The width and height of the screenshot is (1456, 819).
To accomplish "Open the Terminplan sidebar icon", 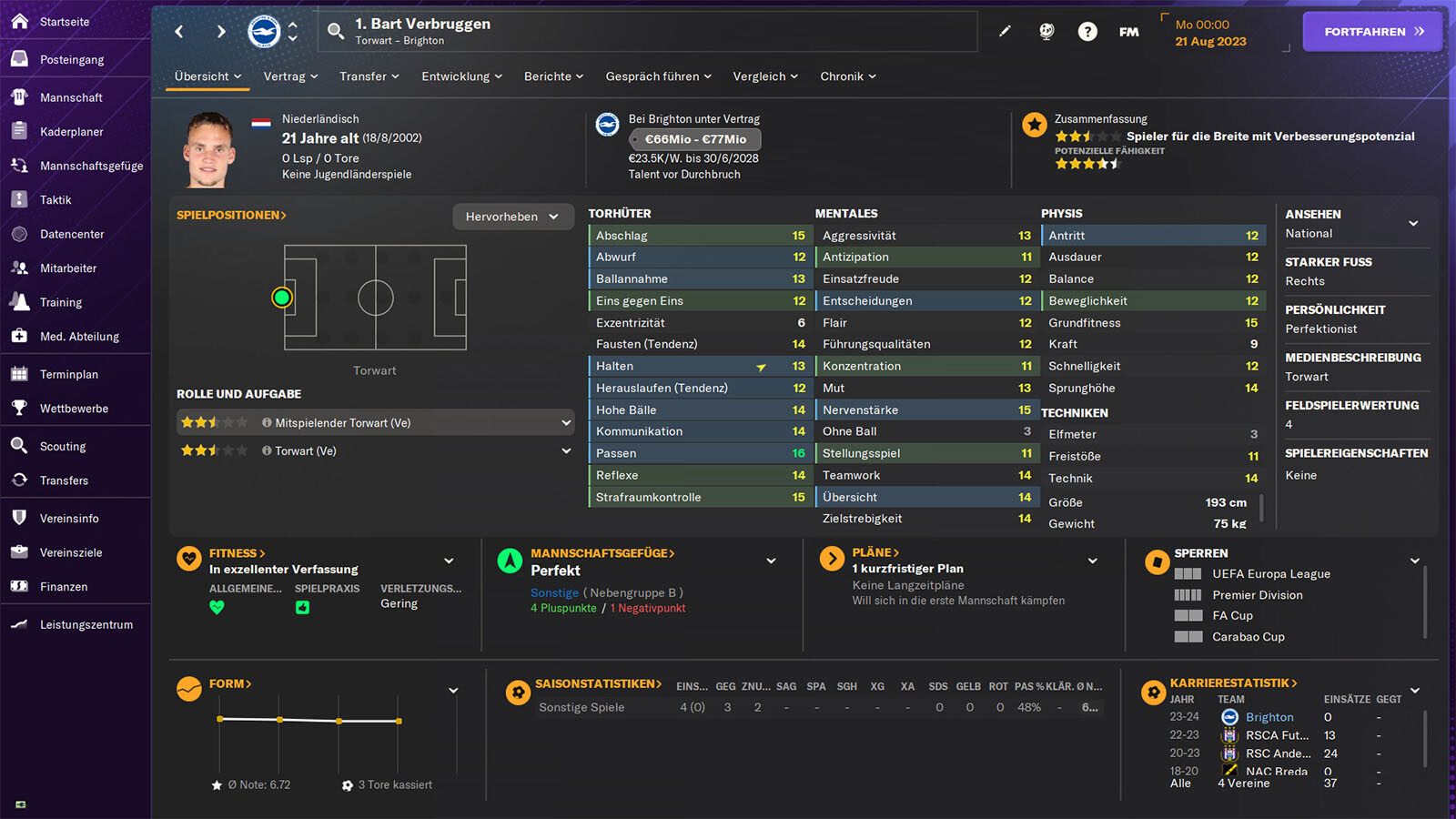I will [18, 373].
